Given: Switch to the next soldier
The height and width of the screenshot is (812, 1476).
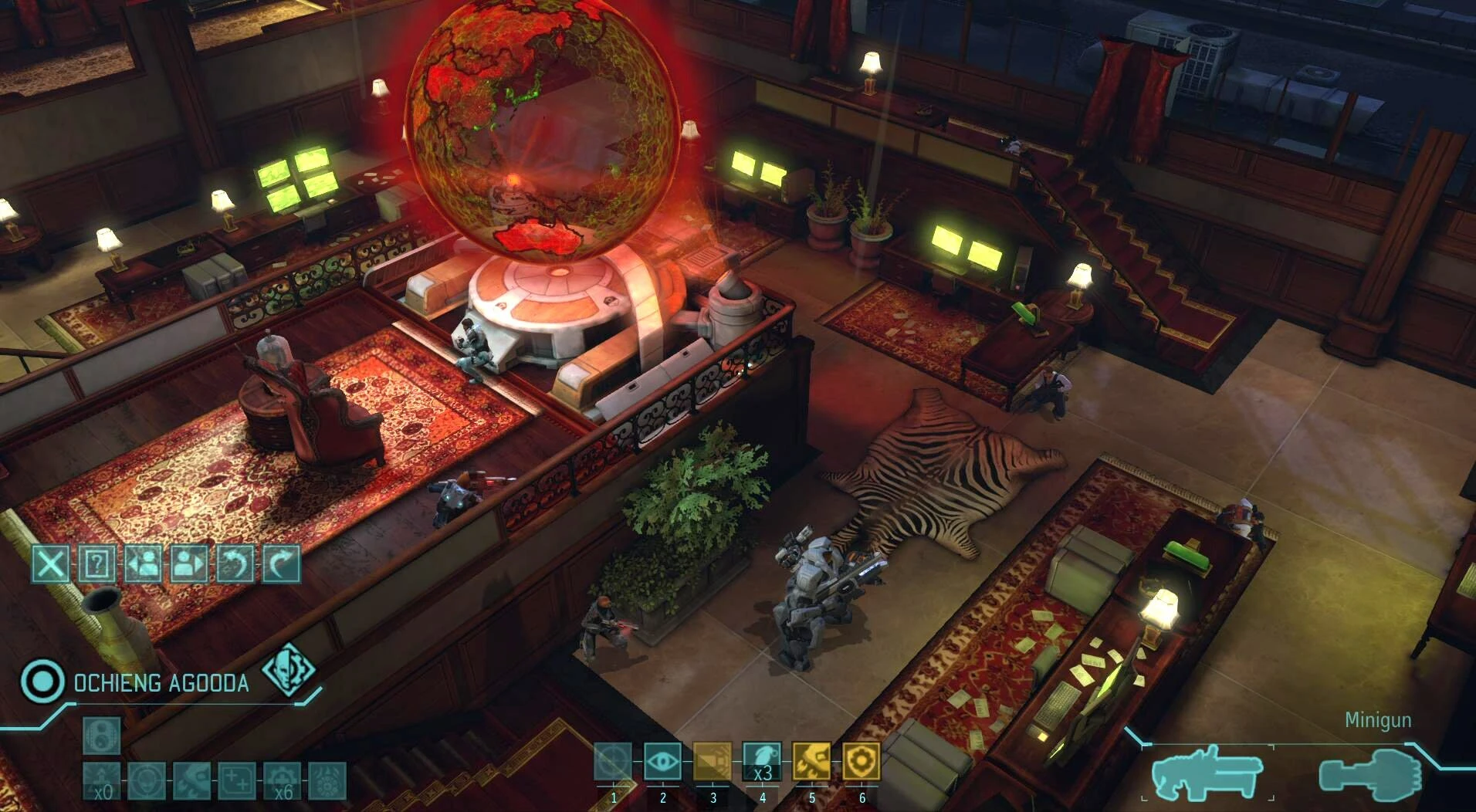Looking at the screenshot, I should pos(189,564).
